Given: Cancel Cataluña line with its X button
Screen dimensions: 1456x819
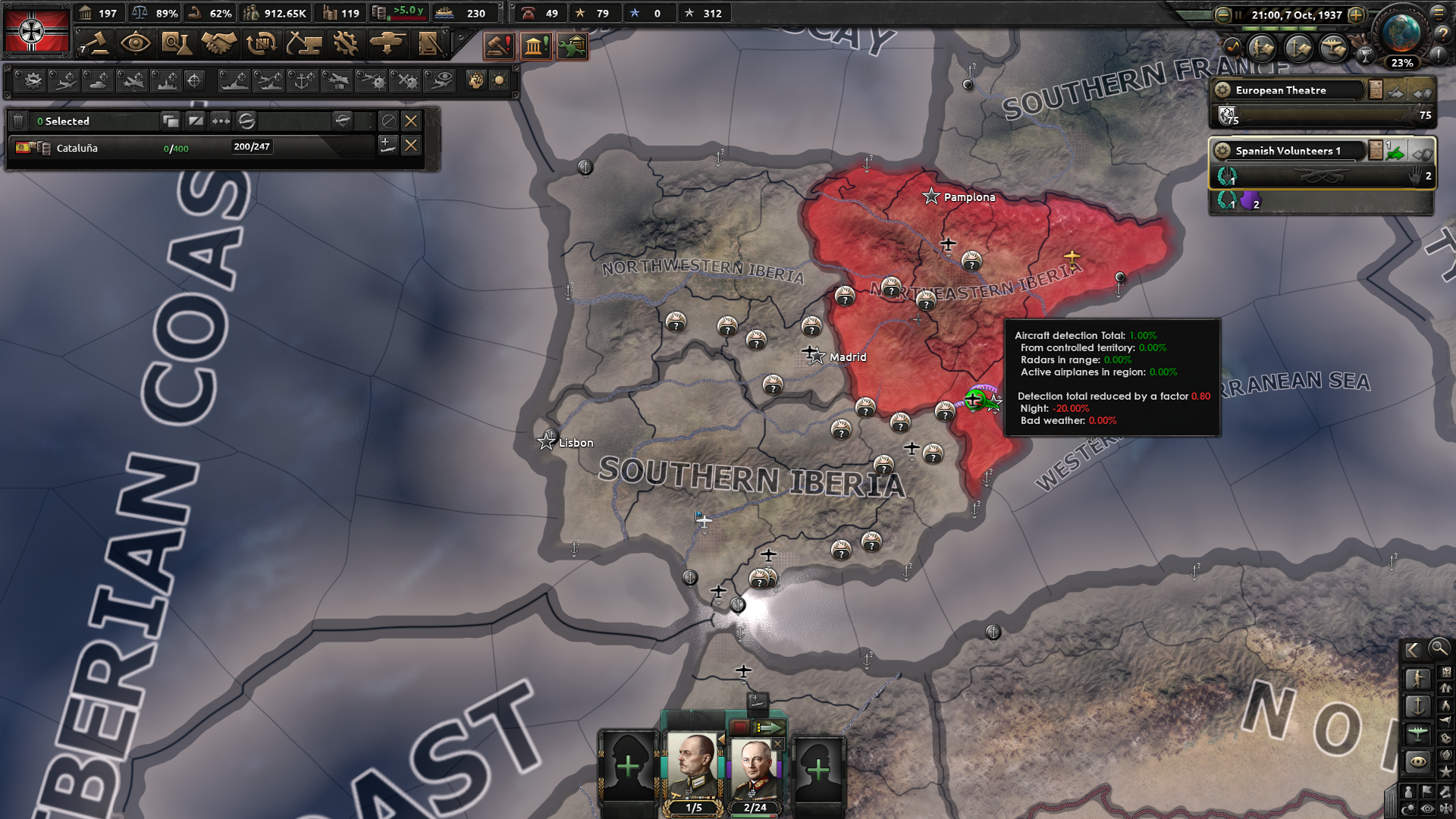Looking at the screenshot, I should coord(411,147).
